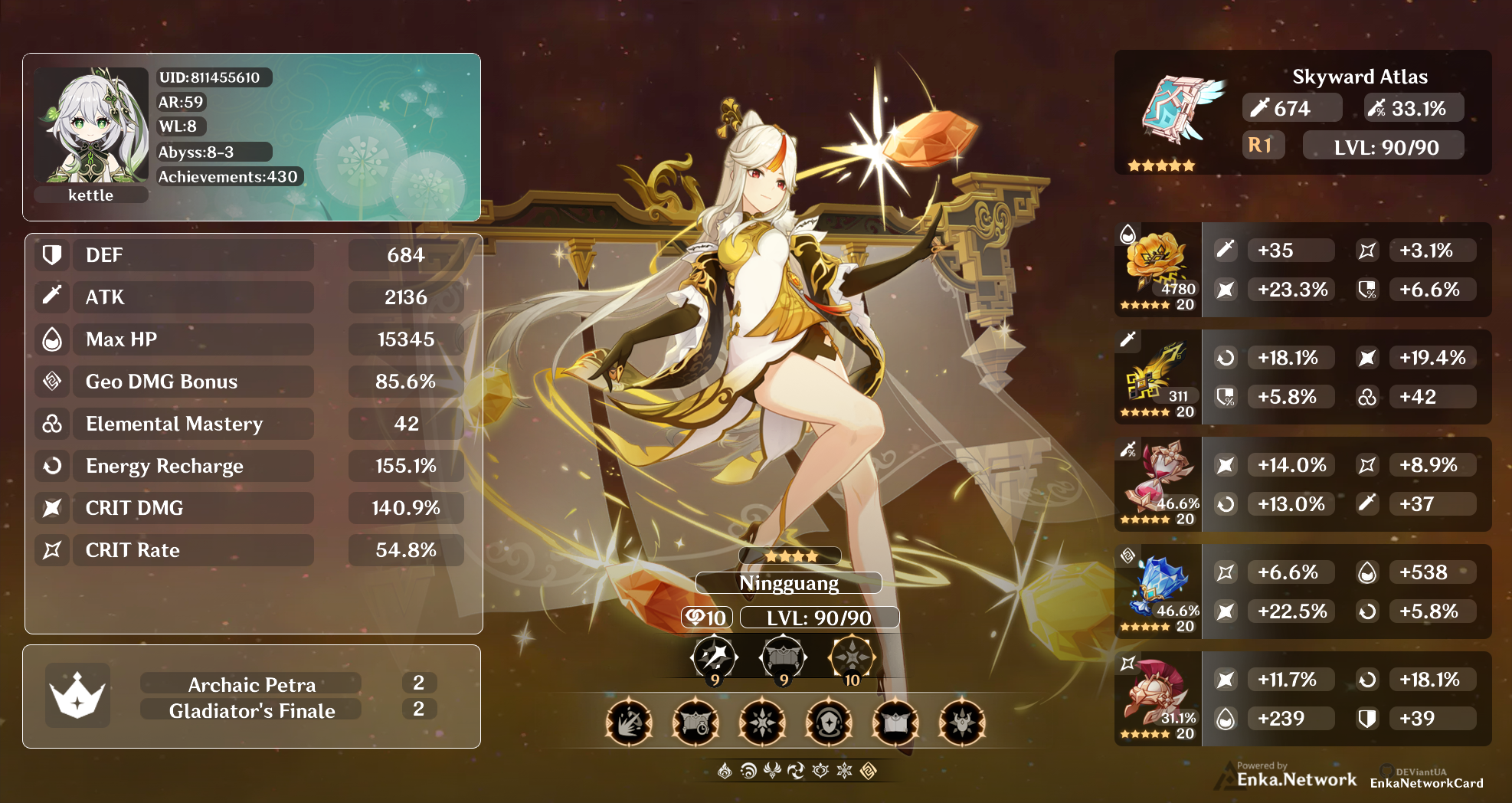Viewport: 1512px width, 803px height.
Task: Click the Nahida profile avatar
Action: pos(91,126)
